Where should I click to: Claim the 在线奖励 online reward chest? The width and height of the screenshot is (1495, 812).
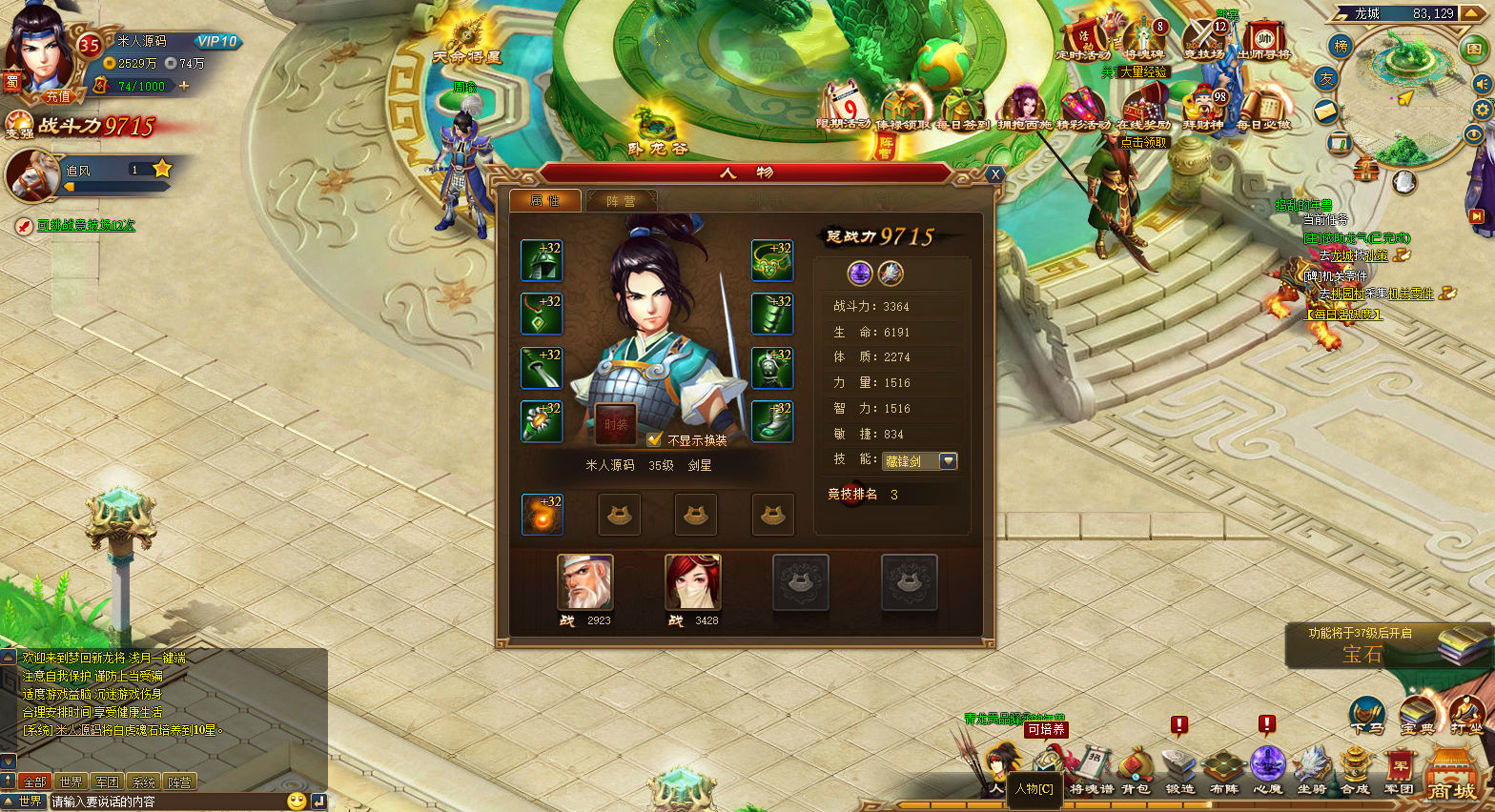point(1143,108)
